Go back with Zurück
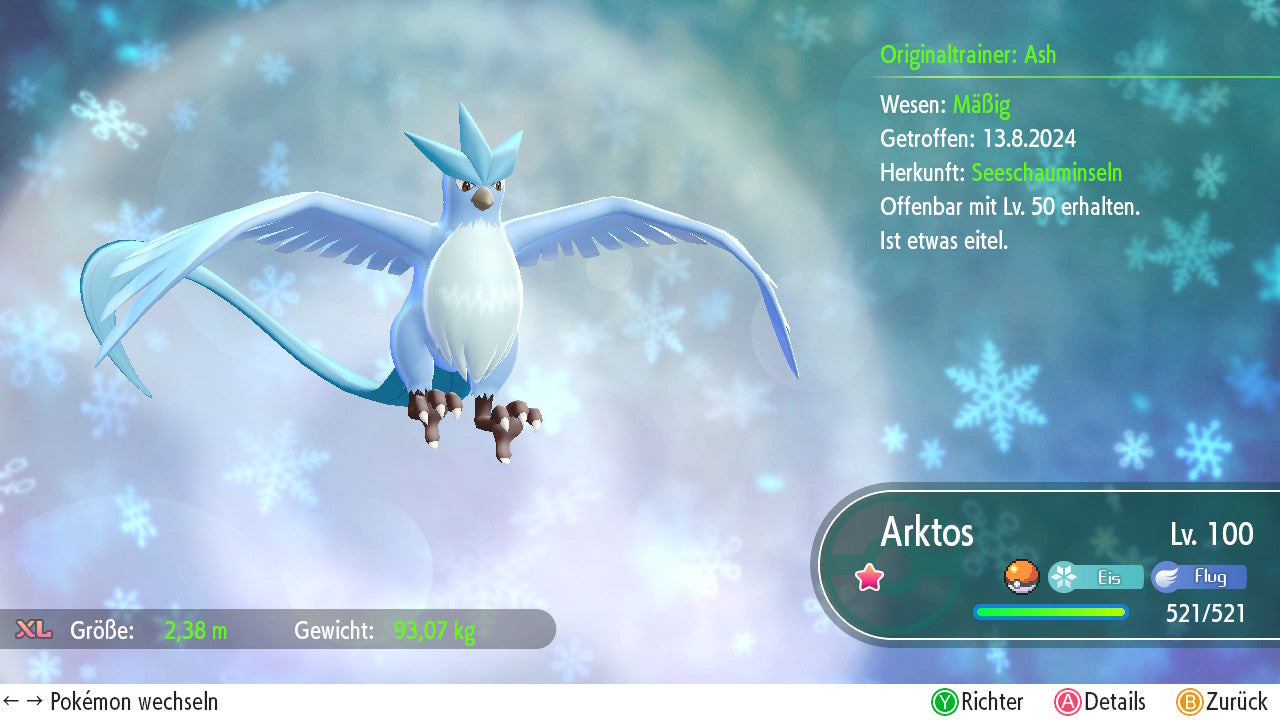 click(1222, 702)
